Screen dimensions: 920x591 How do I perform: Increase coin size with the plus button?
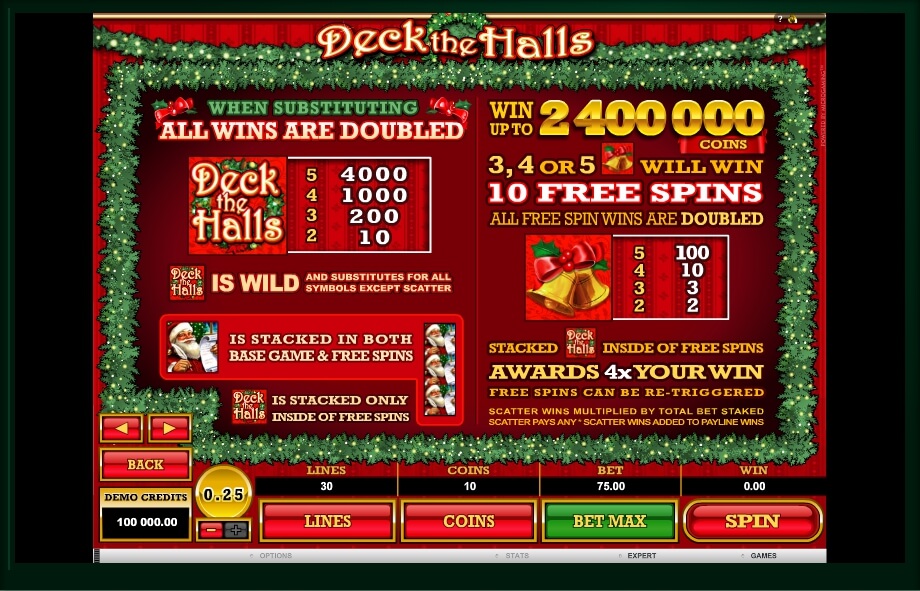point(235,530)
